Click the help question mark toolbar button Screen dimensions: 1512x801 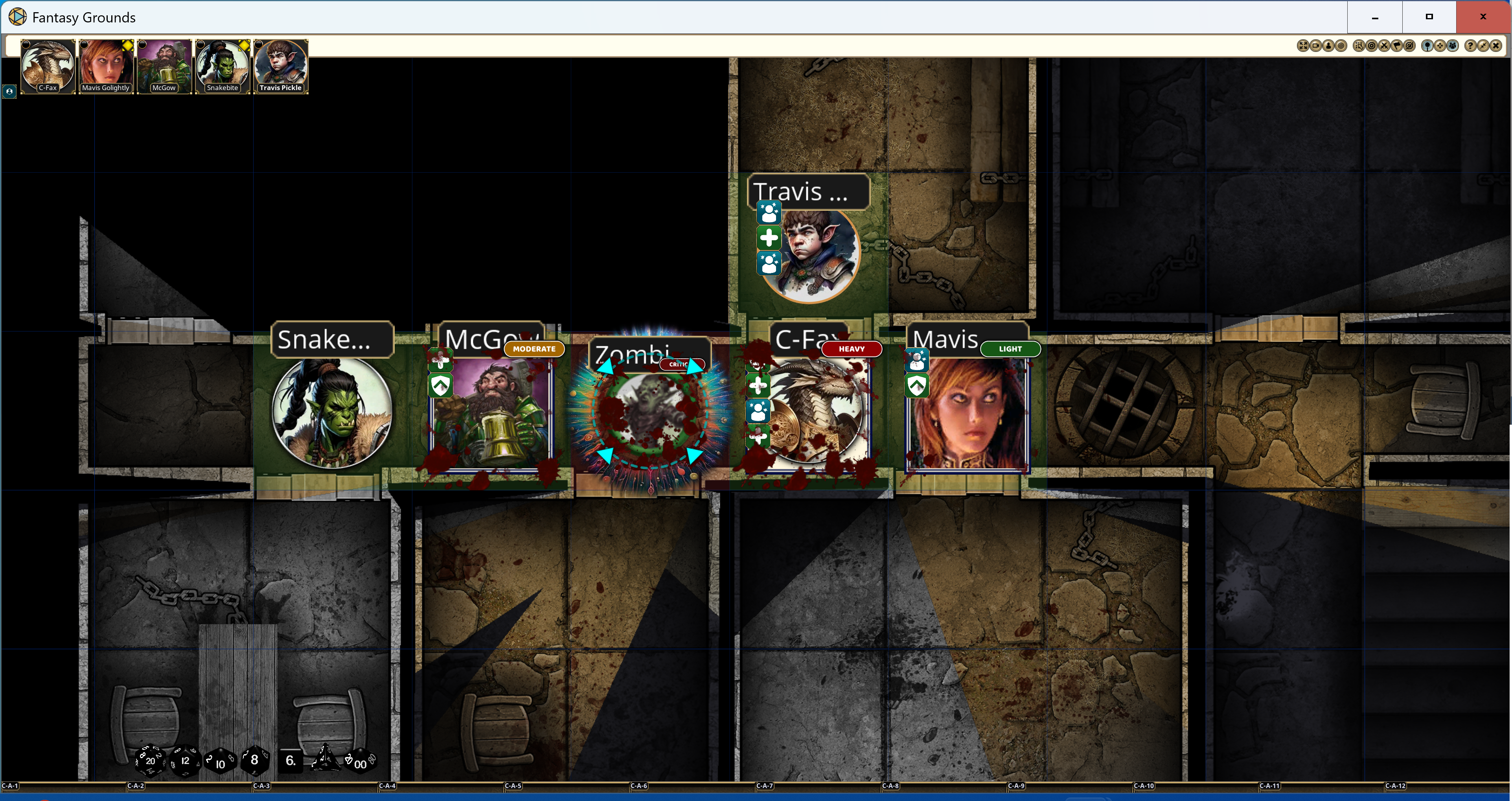pos(1470,46)
